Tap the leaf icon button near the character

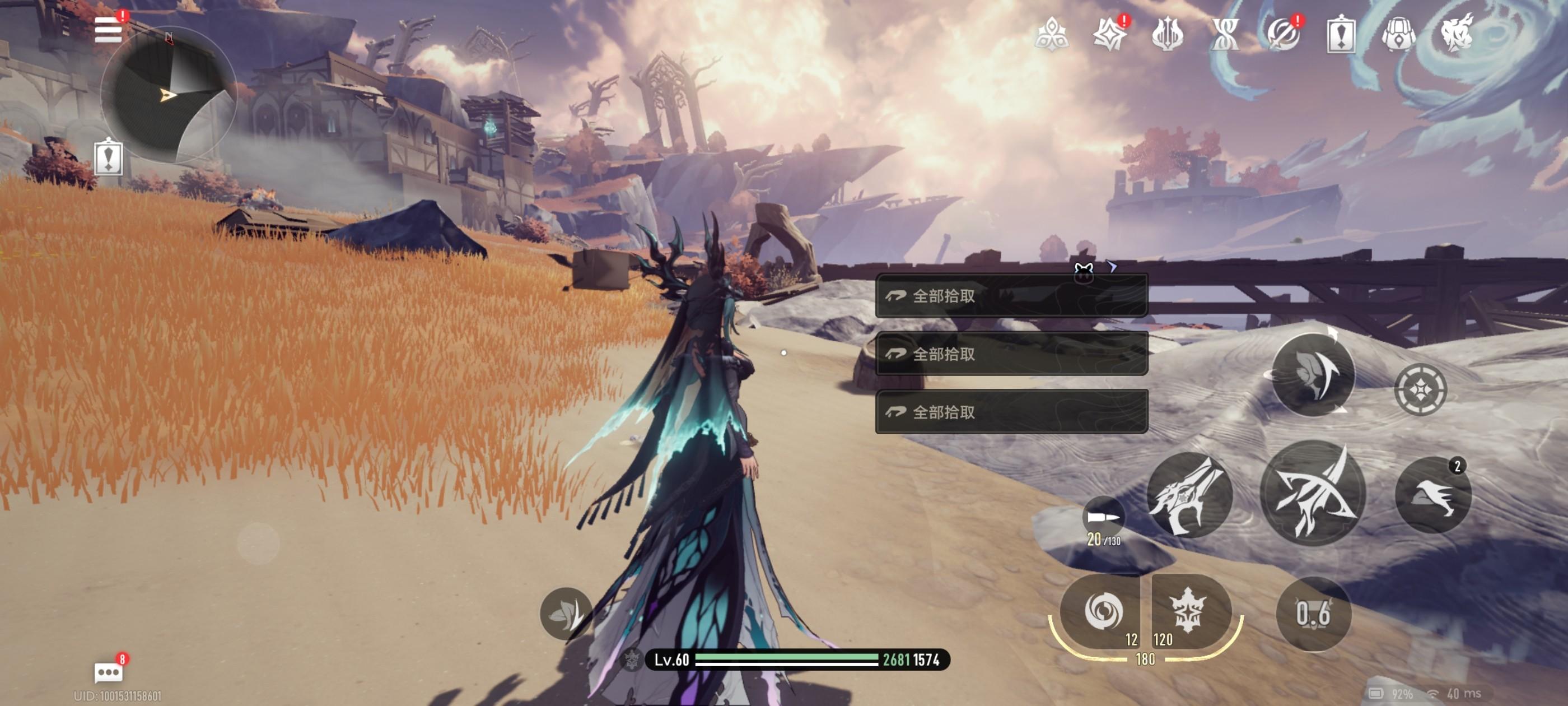pos(566,614)
